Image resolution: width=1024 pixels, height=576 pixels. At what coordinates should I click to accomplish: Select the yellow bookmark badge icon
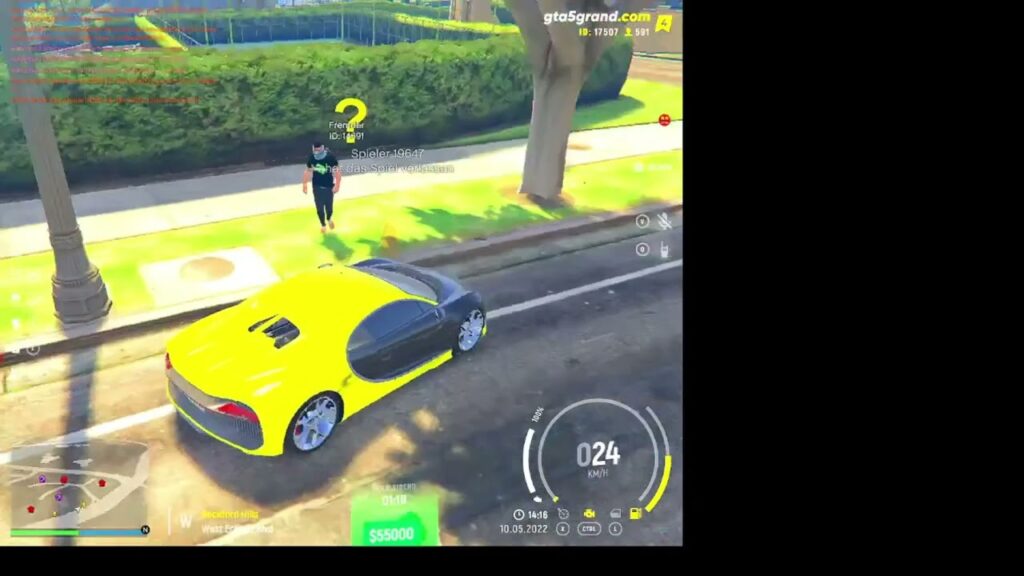[663, 23]
